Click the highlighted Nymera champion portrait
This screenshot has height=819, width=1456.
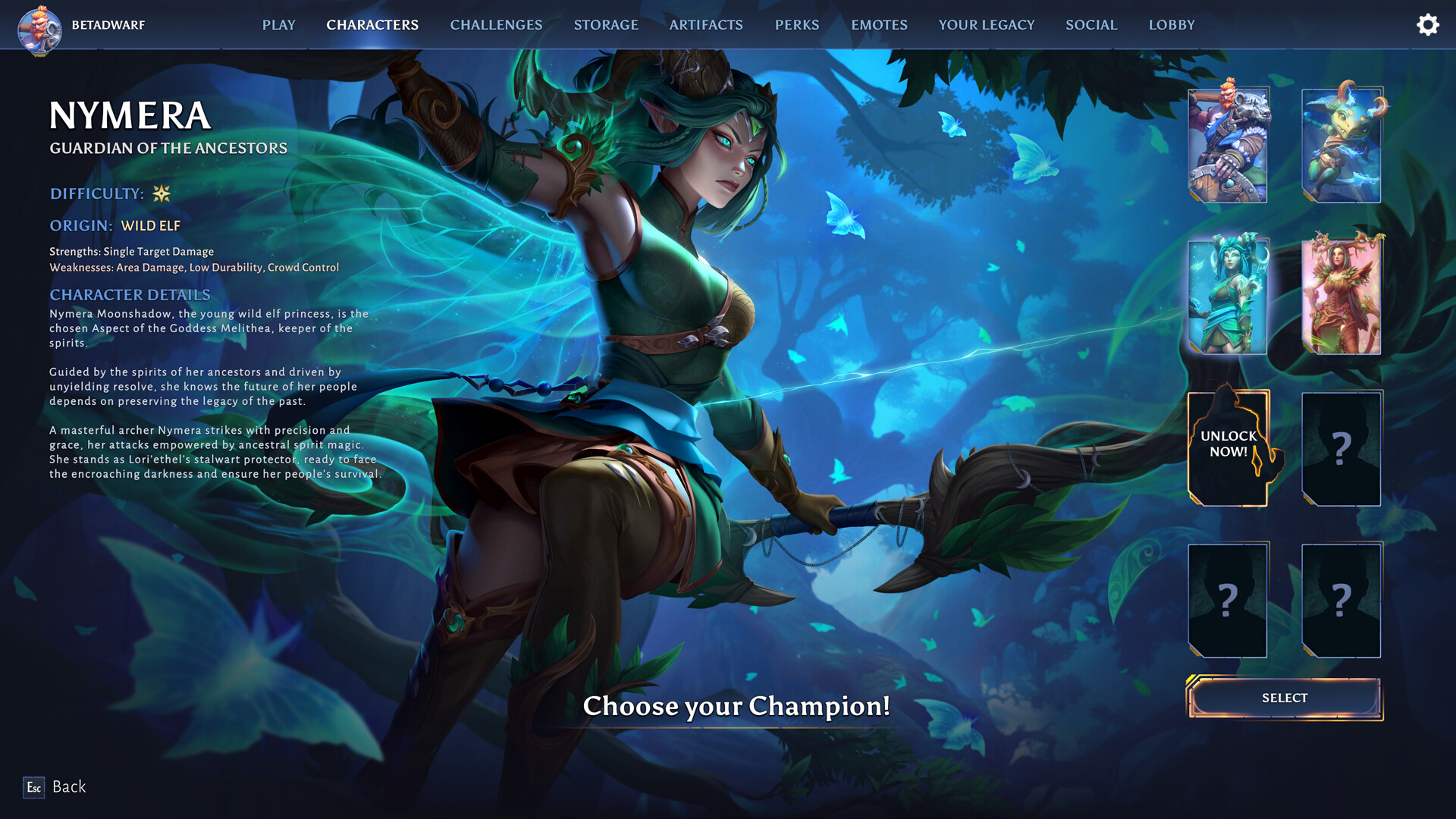(1227, 296)
